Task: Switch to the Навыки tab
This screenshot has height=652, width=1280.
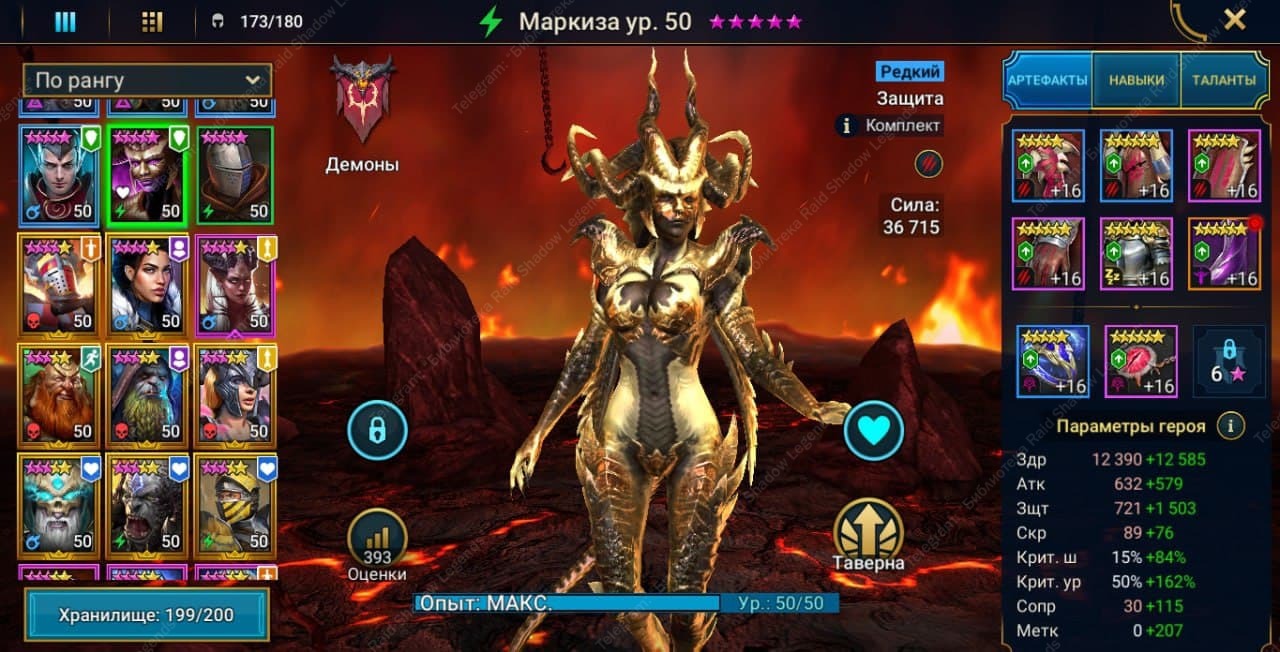Action: click(1135, 80)
